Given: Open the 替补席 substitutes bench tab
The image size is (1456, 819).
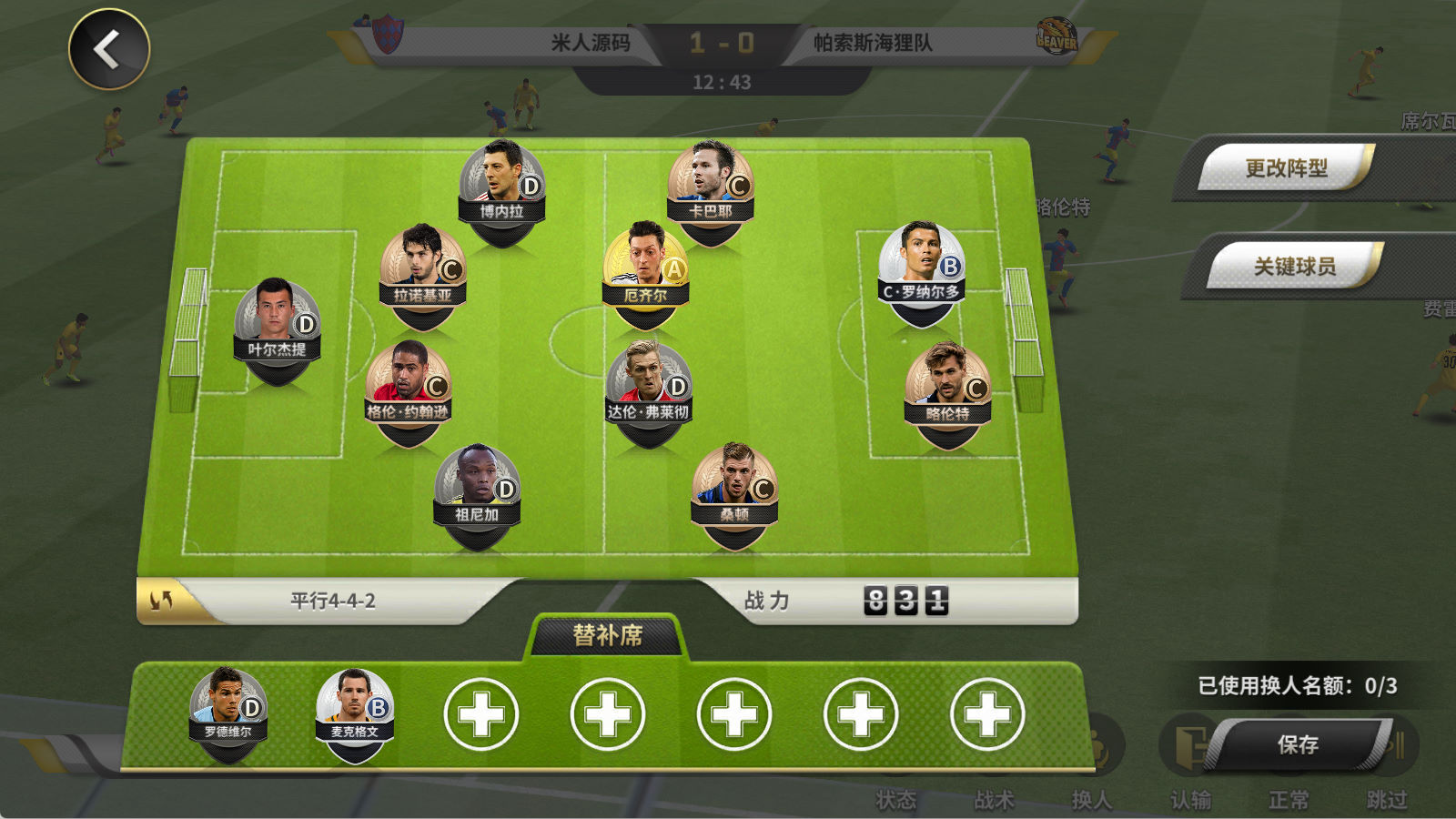Looking at the screenshot, I should tap(607, 635).
